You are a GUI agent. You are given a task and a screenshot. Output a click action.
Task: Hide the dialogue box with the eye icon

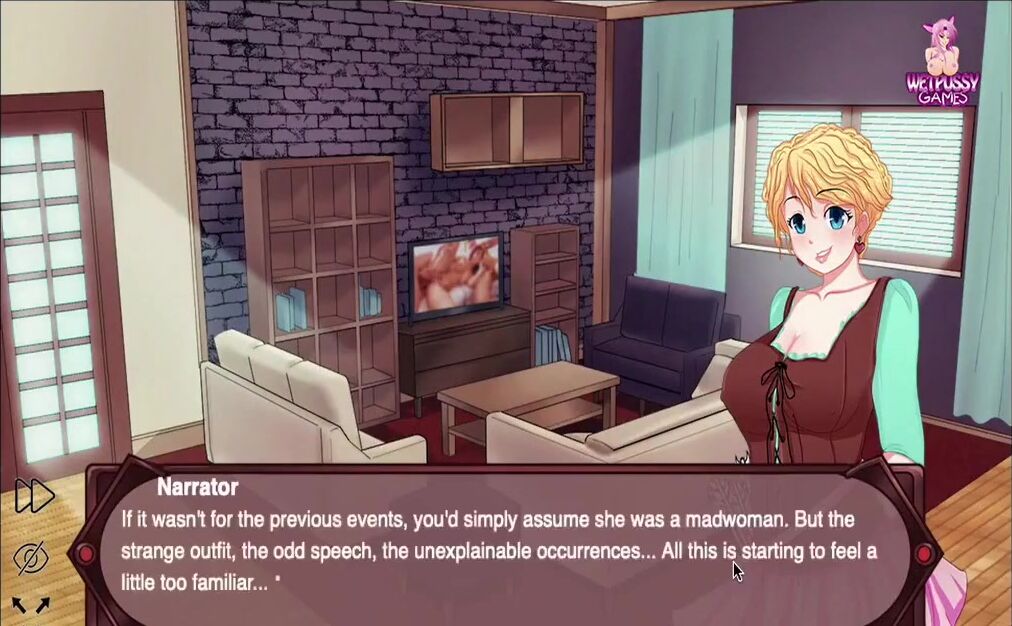[x=32, y=557]
